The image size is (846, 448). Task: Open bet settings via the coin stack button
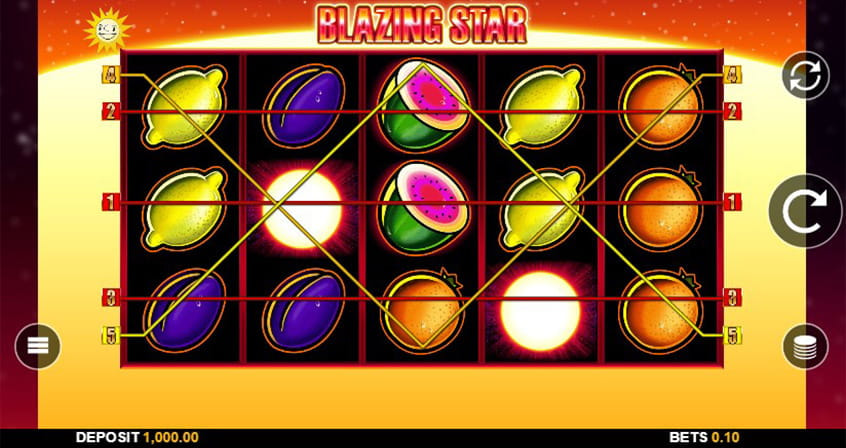pyautogui.click(x=805, y=346)
